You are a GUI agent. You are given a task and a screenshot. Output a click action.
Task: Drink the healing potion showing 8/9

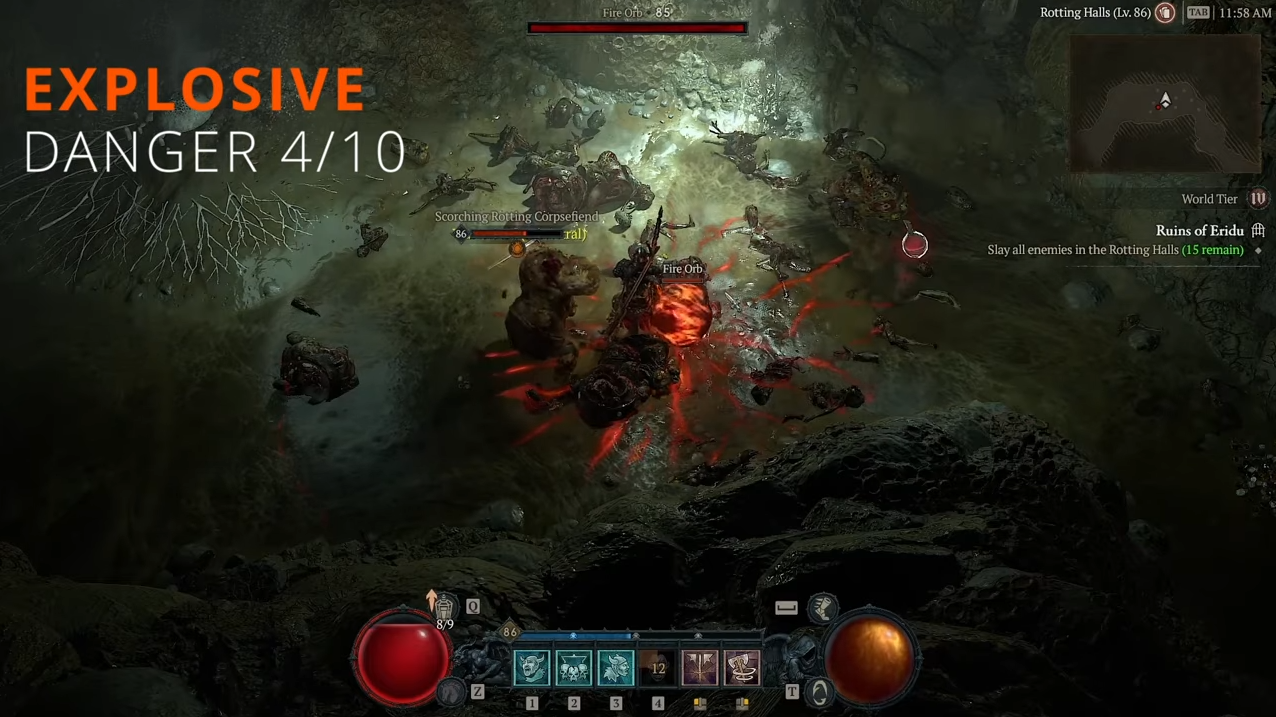point(444,606)
